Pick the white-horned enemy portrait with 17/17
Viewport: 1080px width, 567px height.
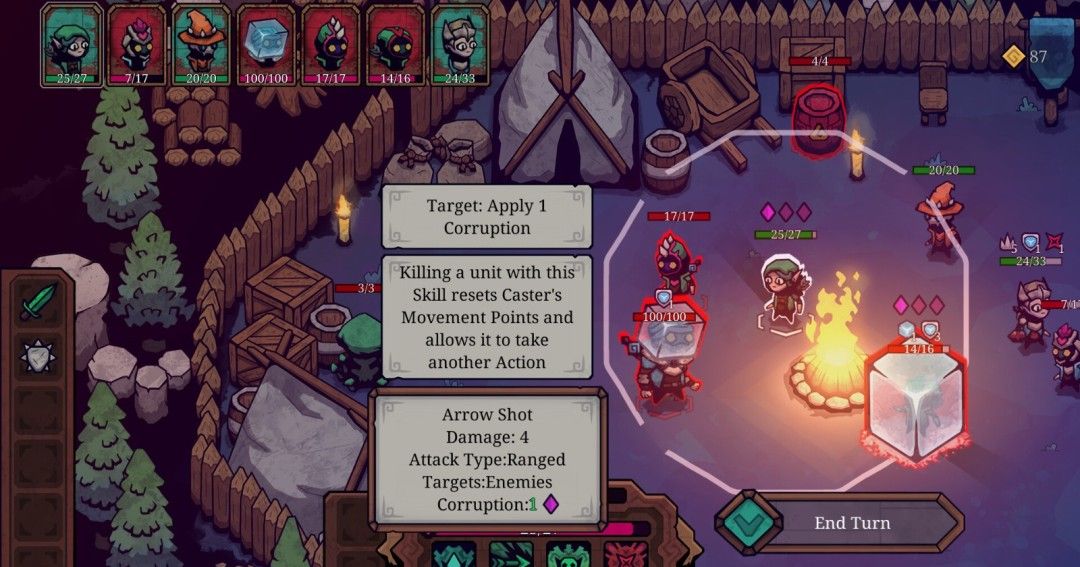click(330, 44)
